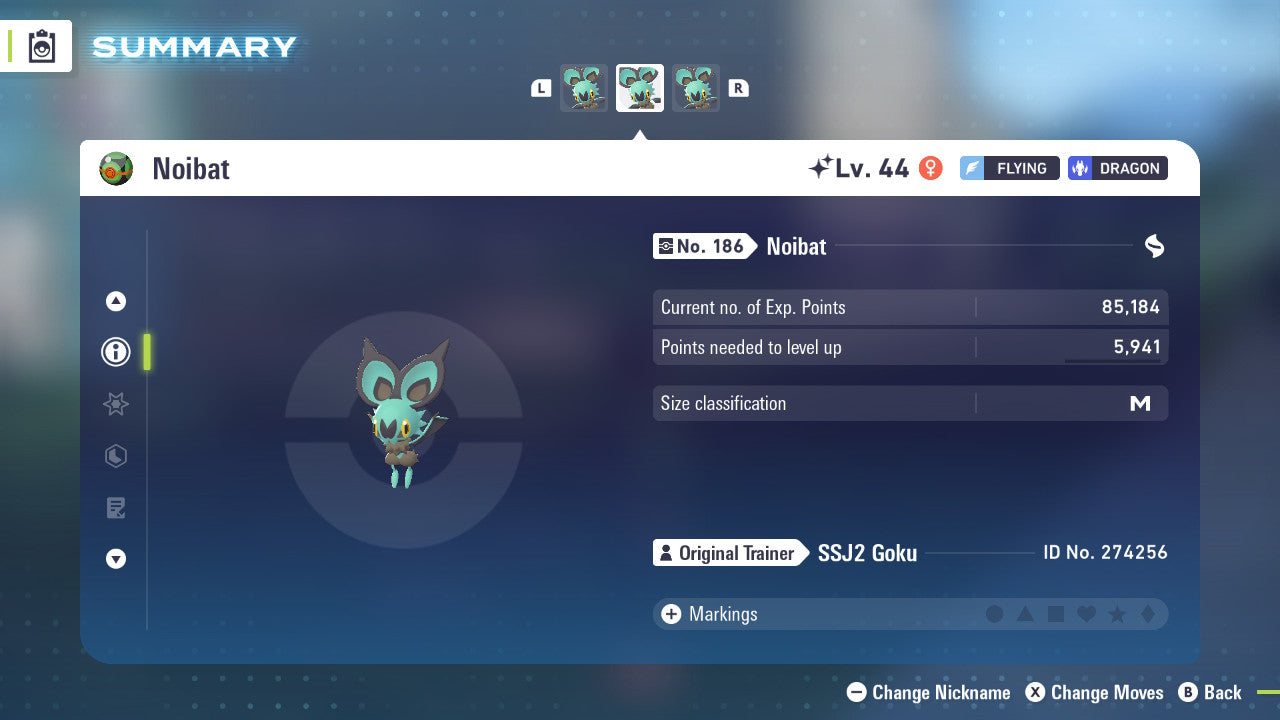
Task: Select the DRAGON type badge
Action: coord(1117,168)
